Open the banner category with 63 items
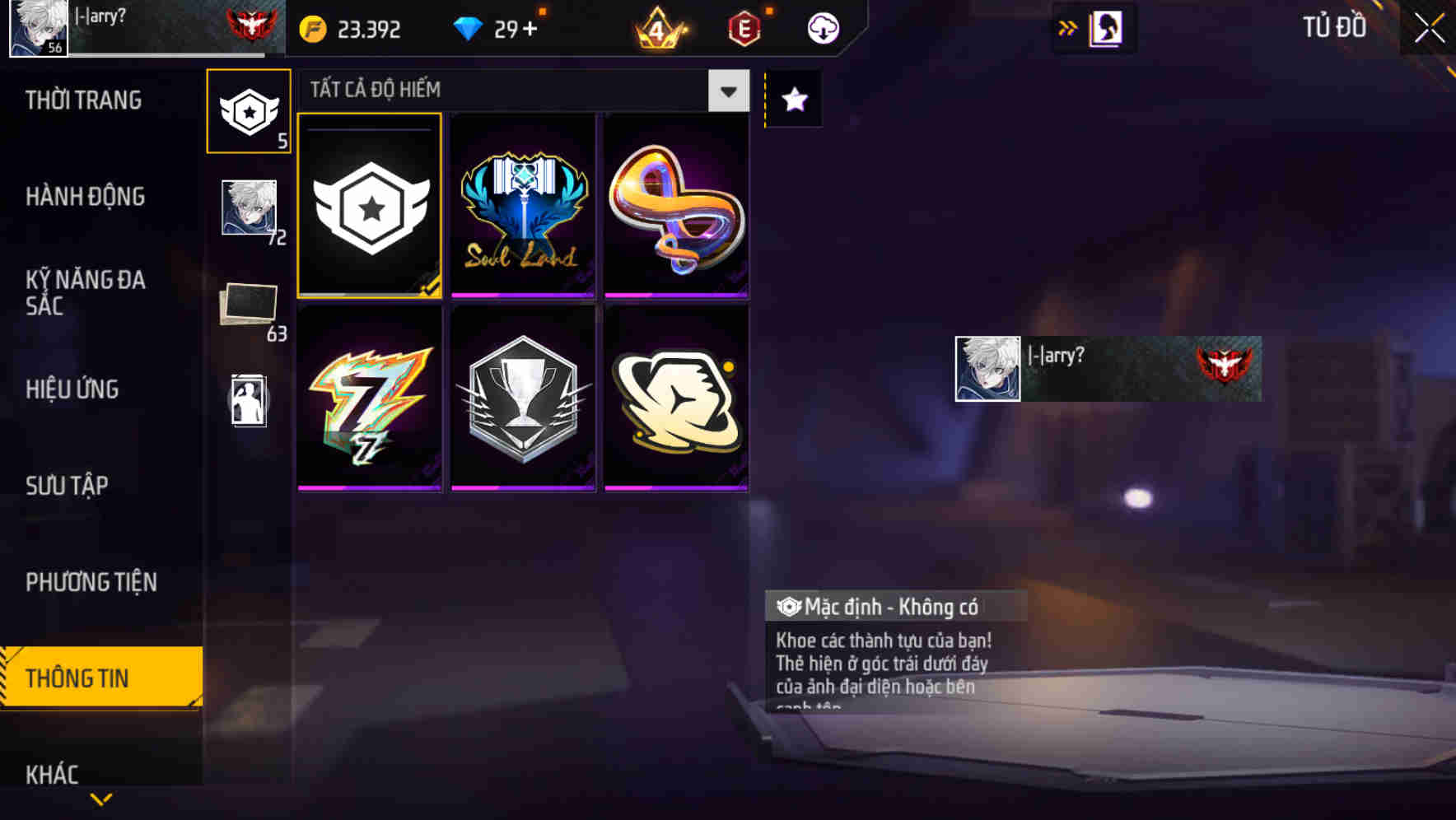 pos(249,305)
